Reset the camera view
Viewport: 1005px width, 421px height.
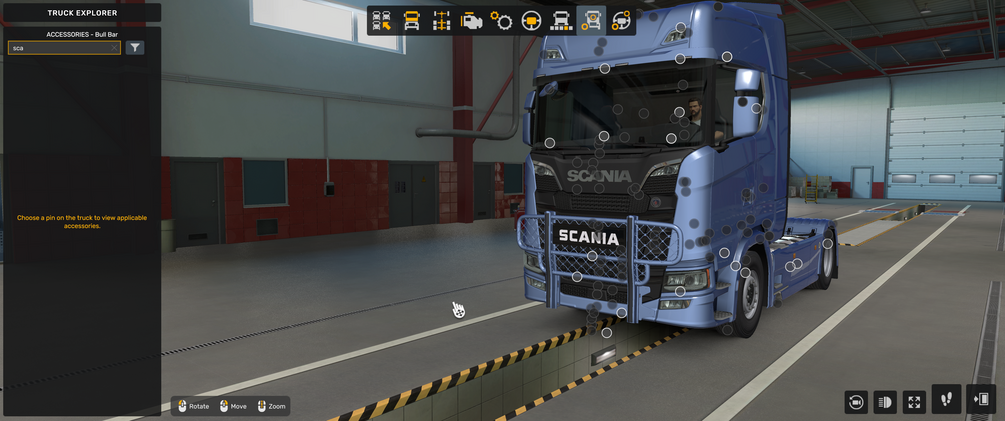click(x=856, y=402)
